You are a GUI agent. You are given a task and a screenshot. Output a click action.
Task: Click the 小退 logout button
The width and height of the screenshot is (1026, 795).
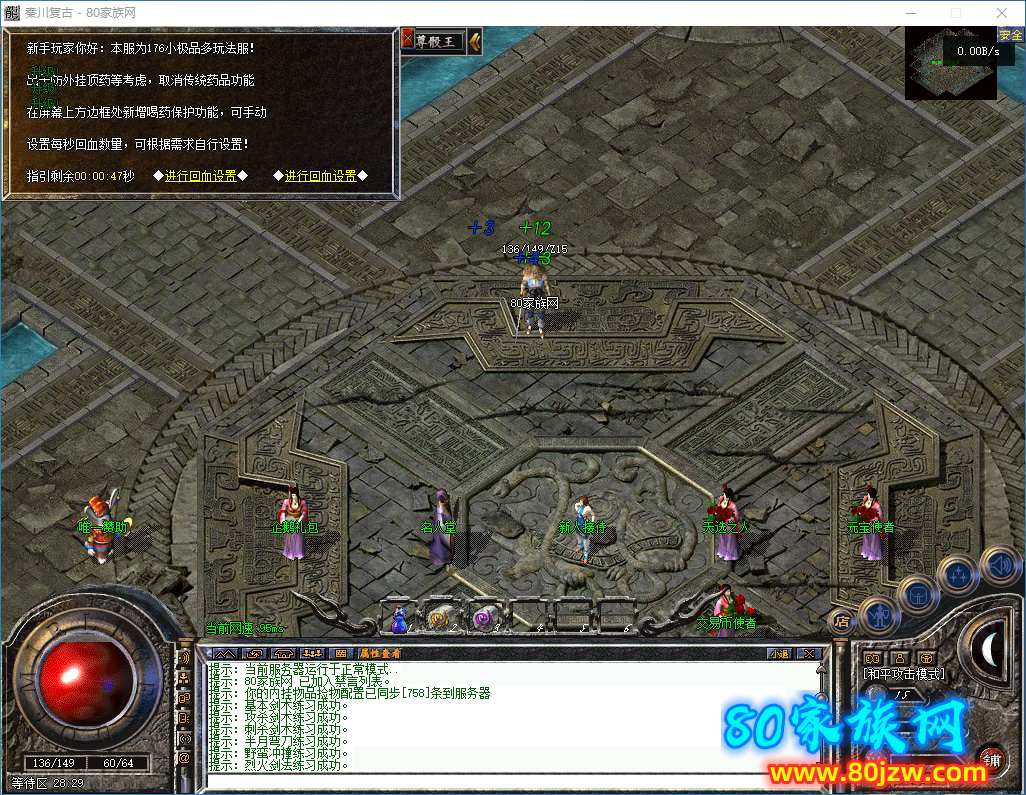[779, 654]
